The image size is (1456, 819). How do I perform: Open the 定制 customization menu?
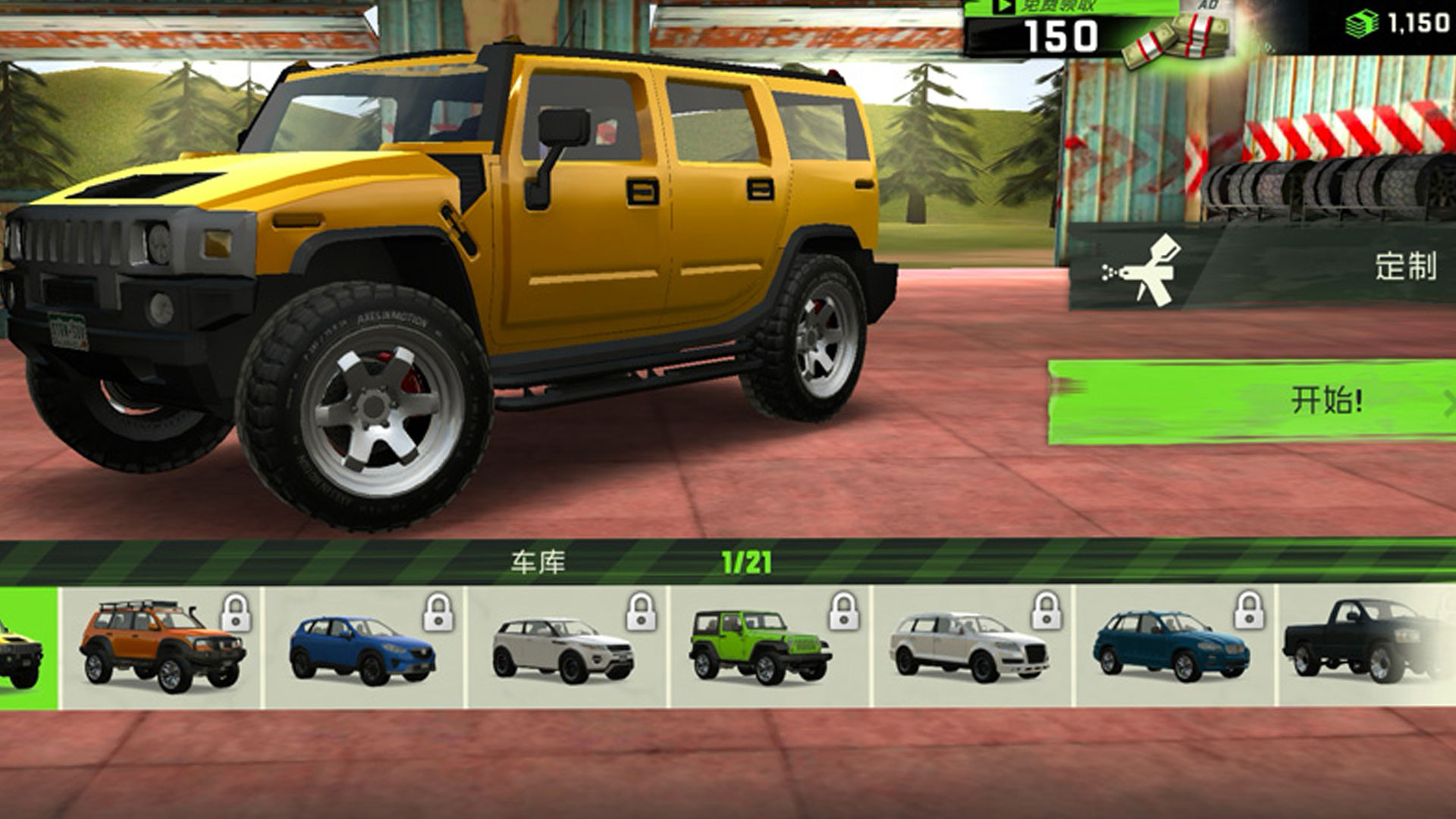[1263, 267]
